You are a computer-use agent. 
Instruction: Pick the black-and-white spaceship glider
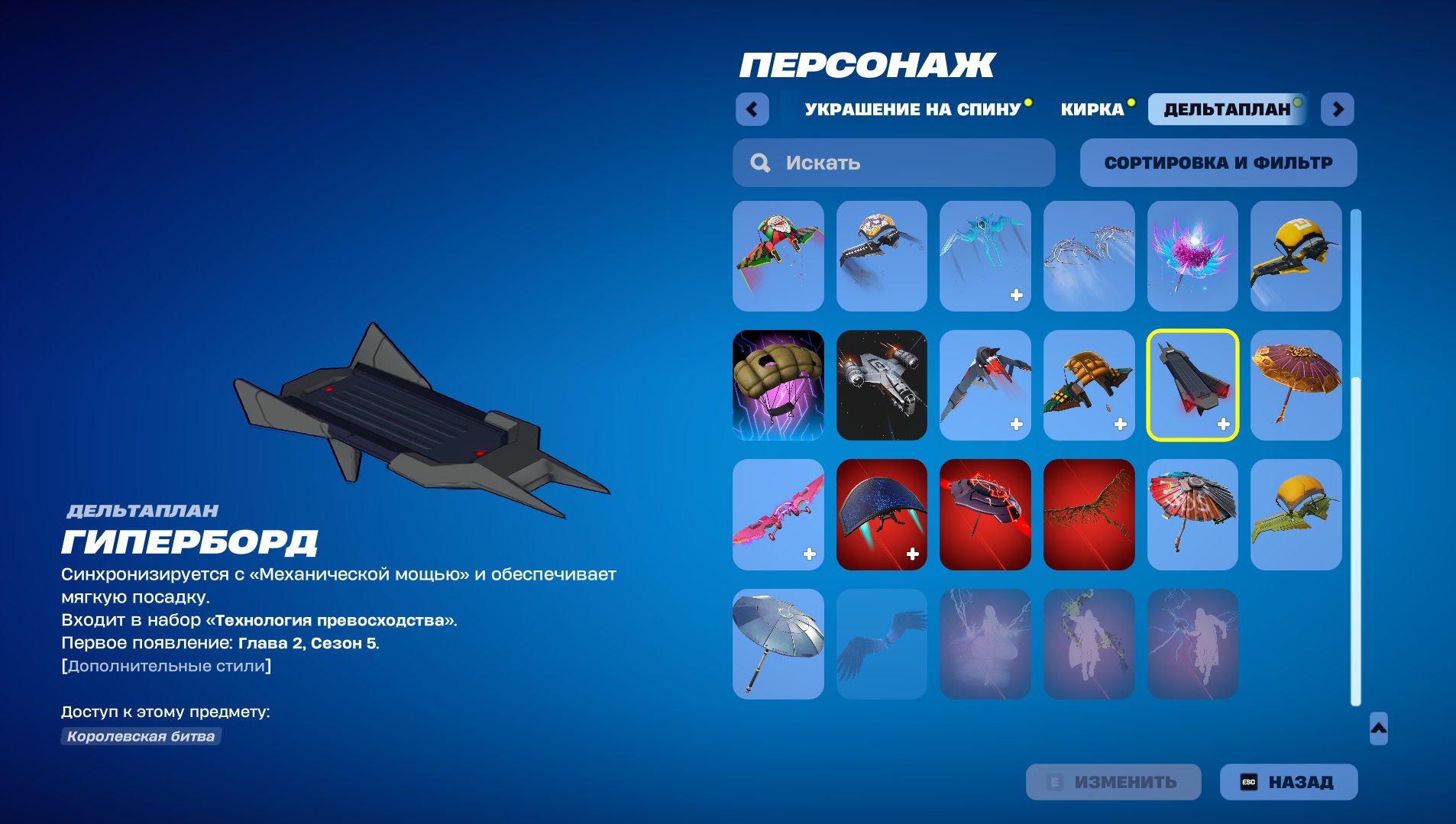click(x=882, y=386)
